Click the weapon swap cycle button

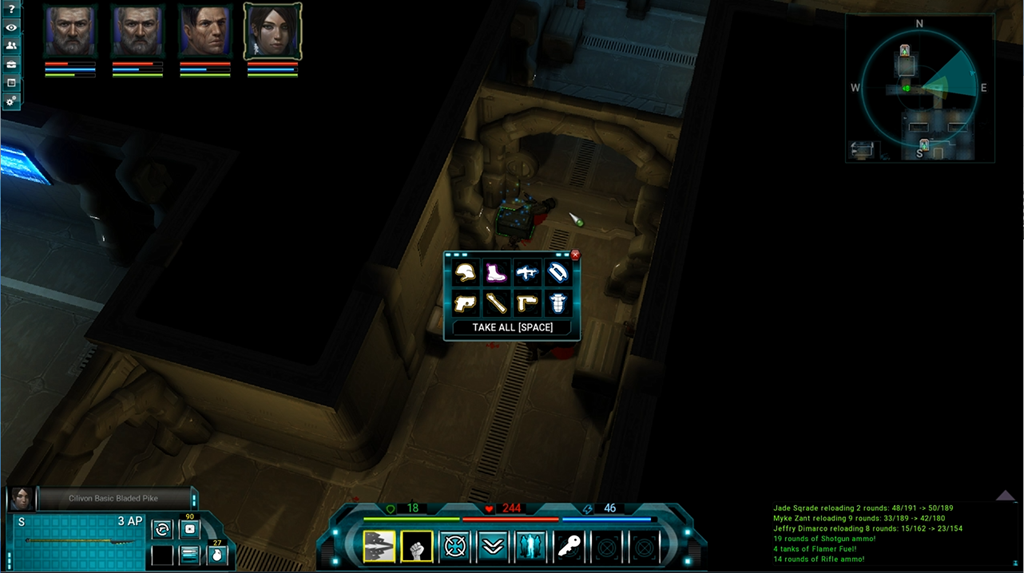pyautogui.click(x=161, y=528)
